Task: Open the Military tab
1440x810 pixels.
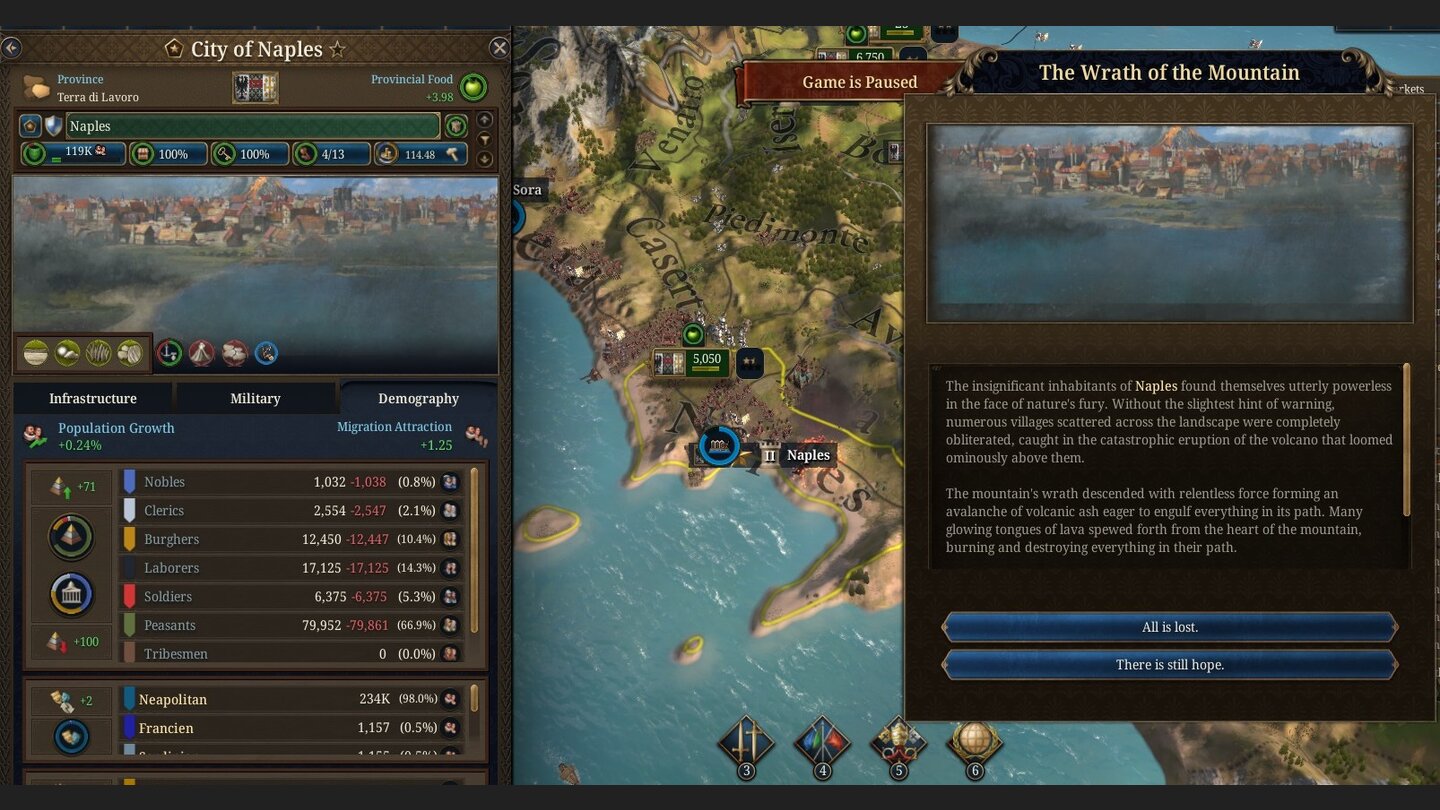Action: (x=255, y=398)
